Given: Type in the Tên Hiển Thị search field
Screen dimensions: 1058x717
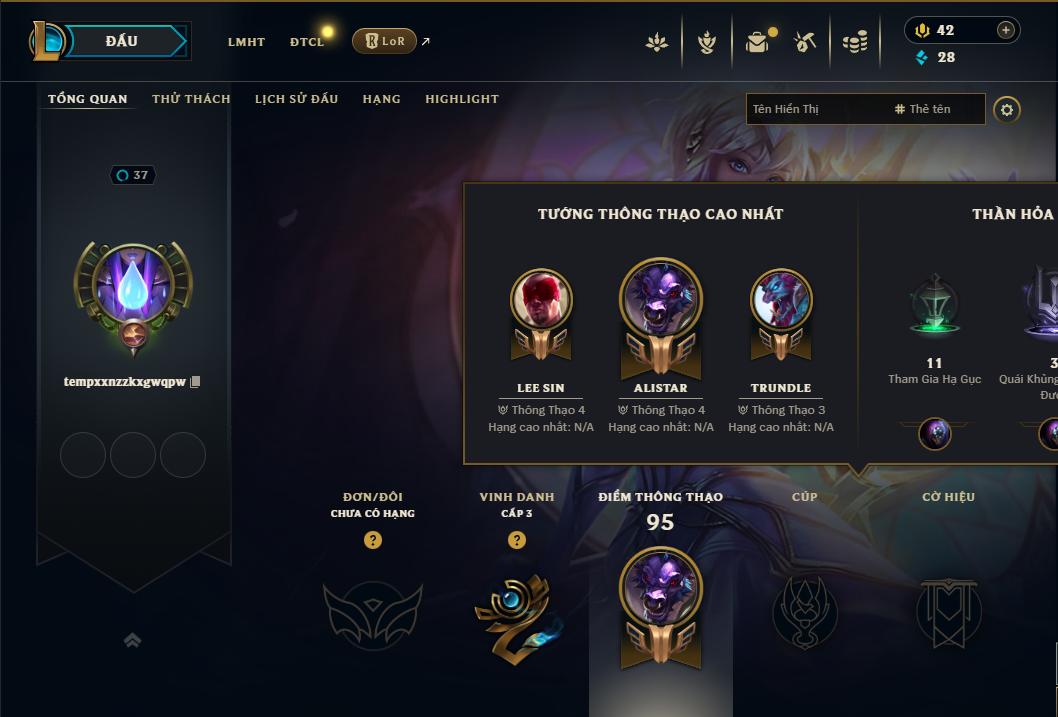Looking at the screenshot, I should click(815, 109).
